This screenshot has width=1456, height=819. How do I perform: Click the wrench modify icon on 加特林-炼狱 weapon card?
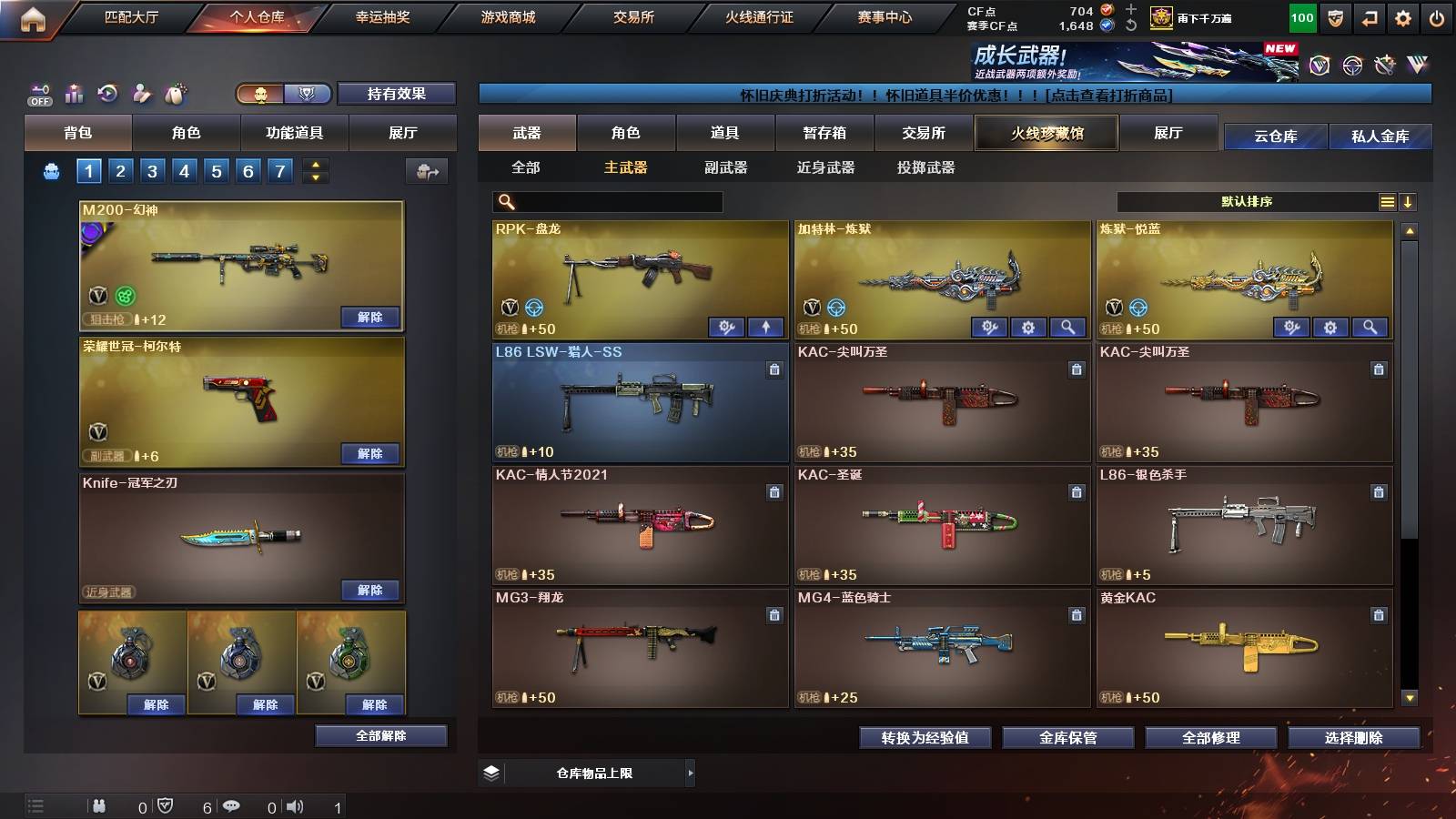point(990,326)
